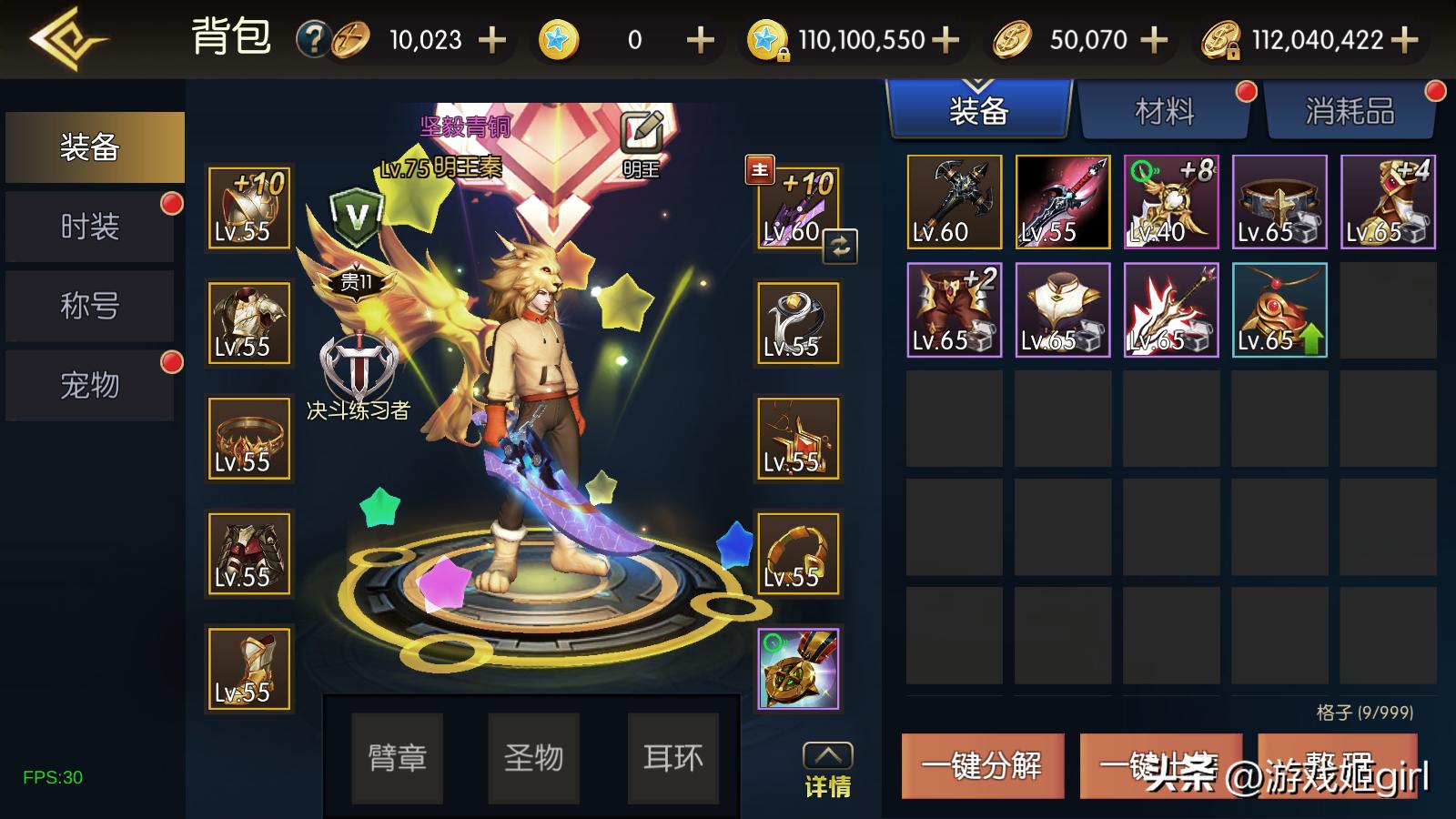This screenshot has height=819, width=1456.
Task: Switch to the 消耗品 consumables tab
Action: click(x=1350, y=112)
